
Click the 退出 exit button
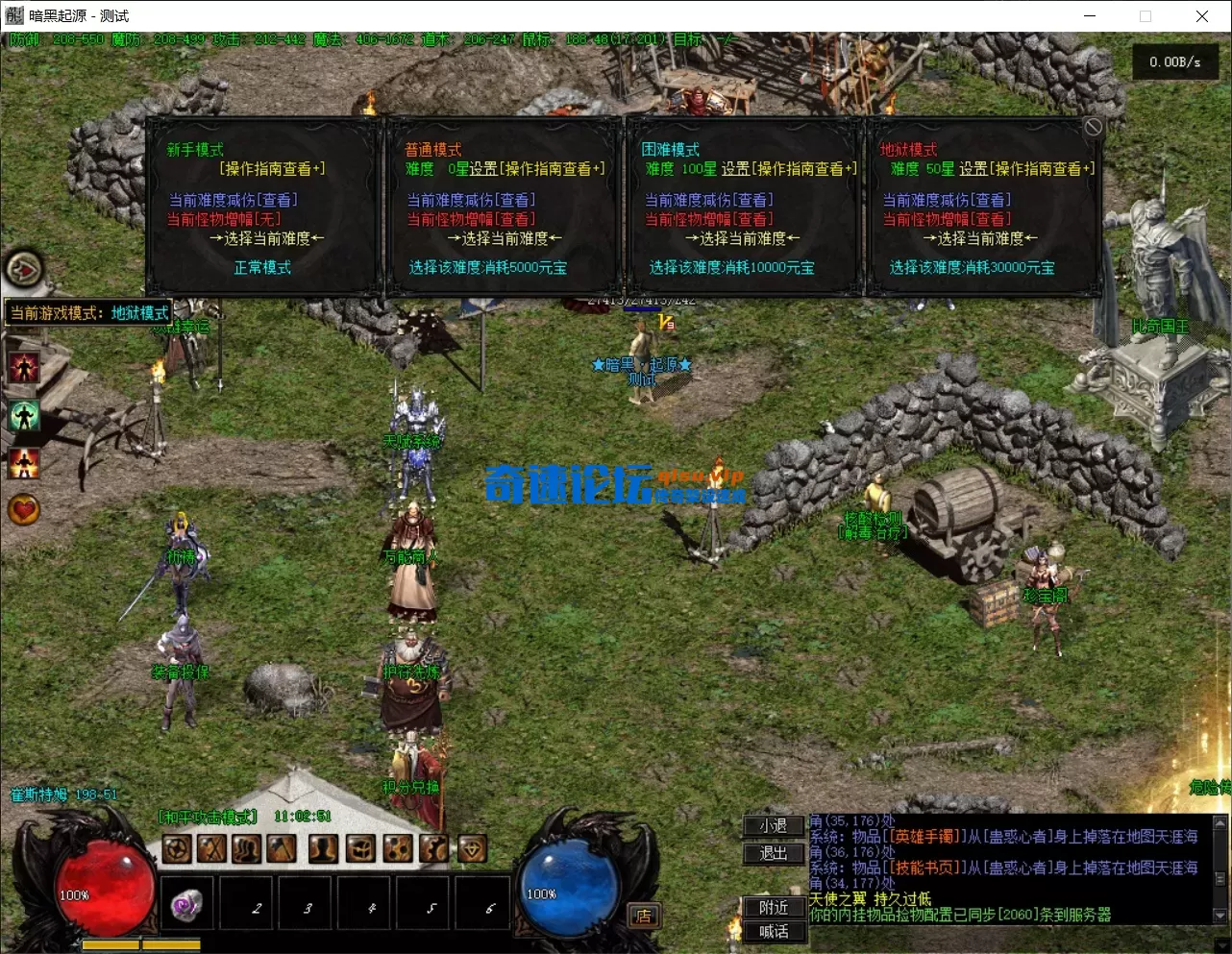coord(773,853)
